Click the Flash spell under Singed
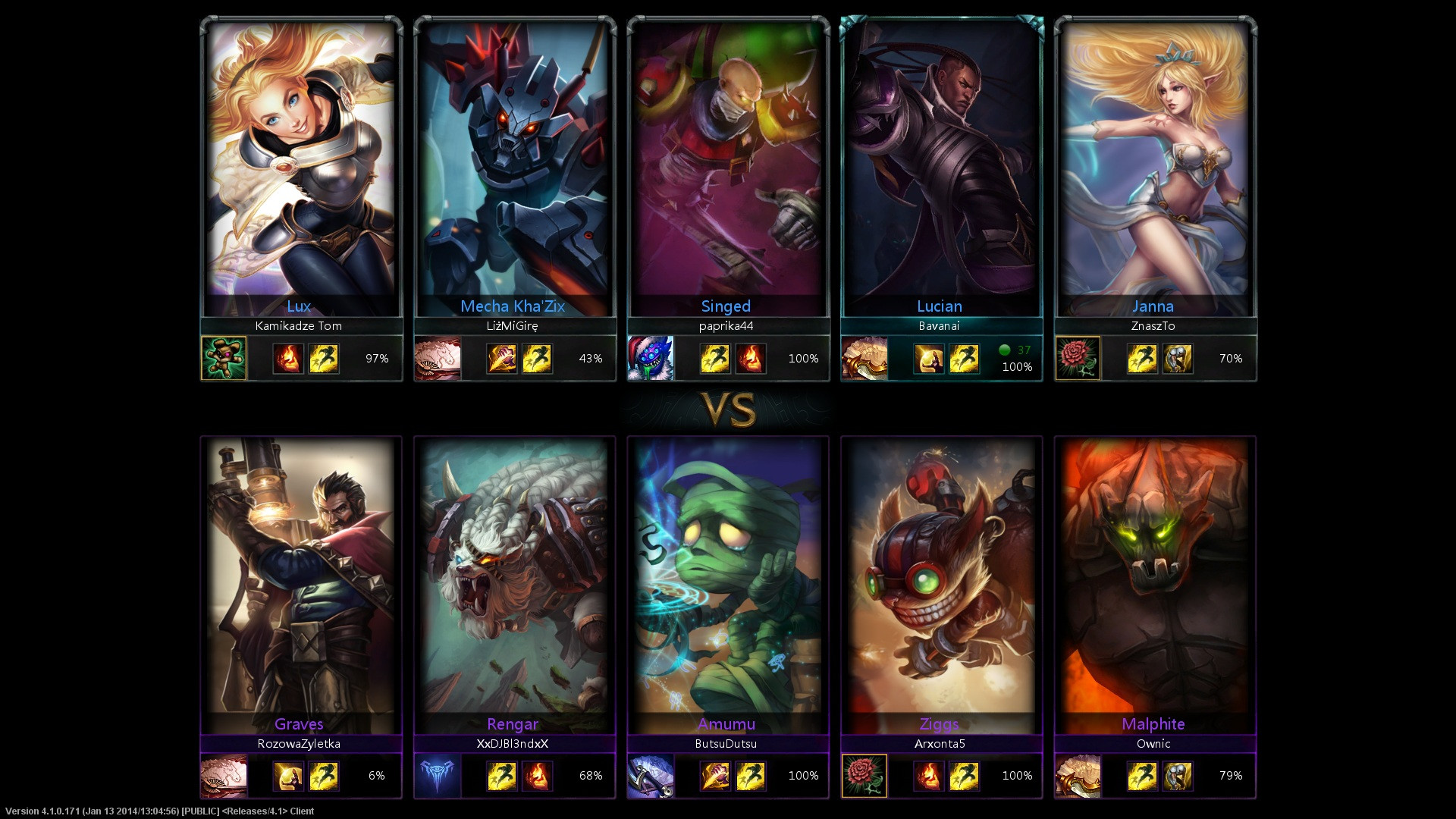Viewport: 1456px width, 819px height. pyautogui.click(x=715, y=359)
